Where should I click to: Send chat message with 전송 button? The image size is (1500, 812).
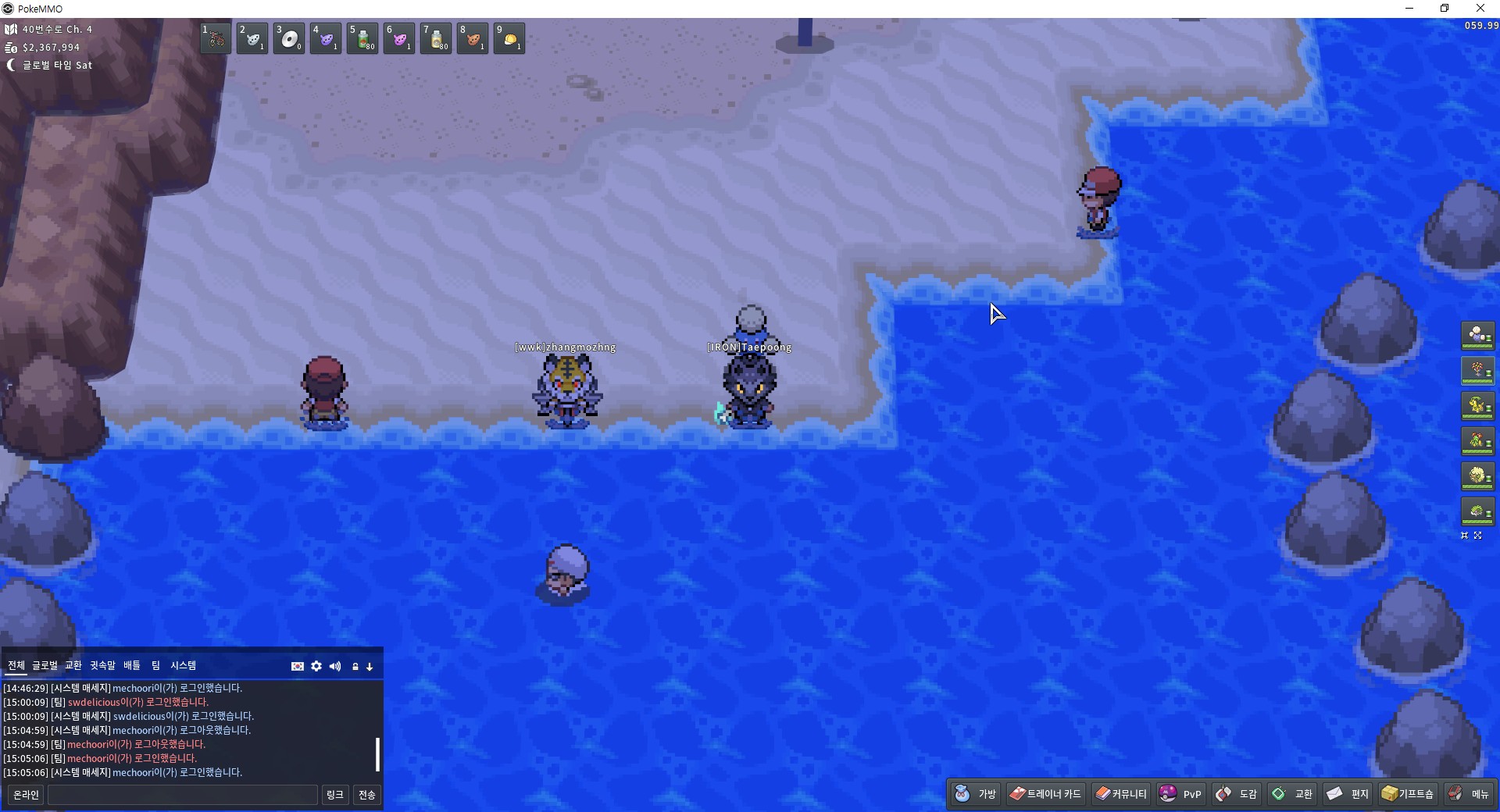click(x=366, y=795)
